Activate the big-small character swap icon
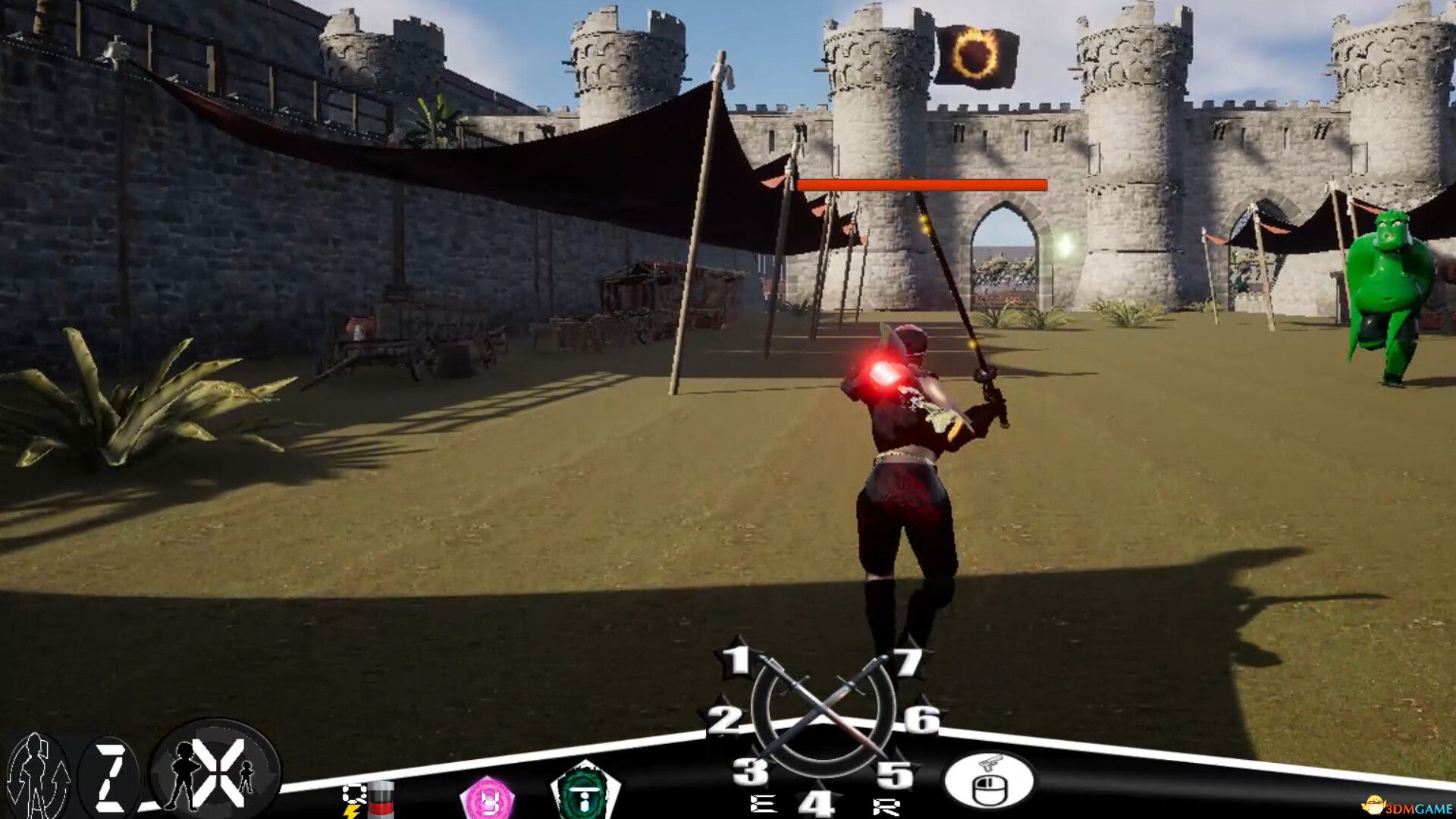Viewport: 1456px width, 819px height. point(215,768)
